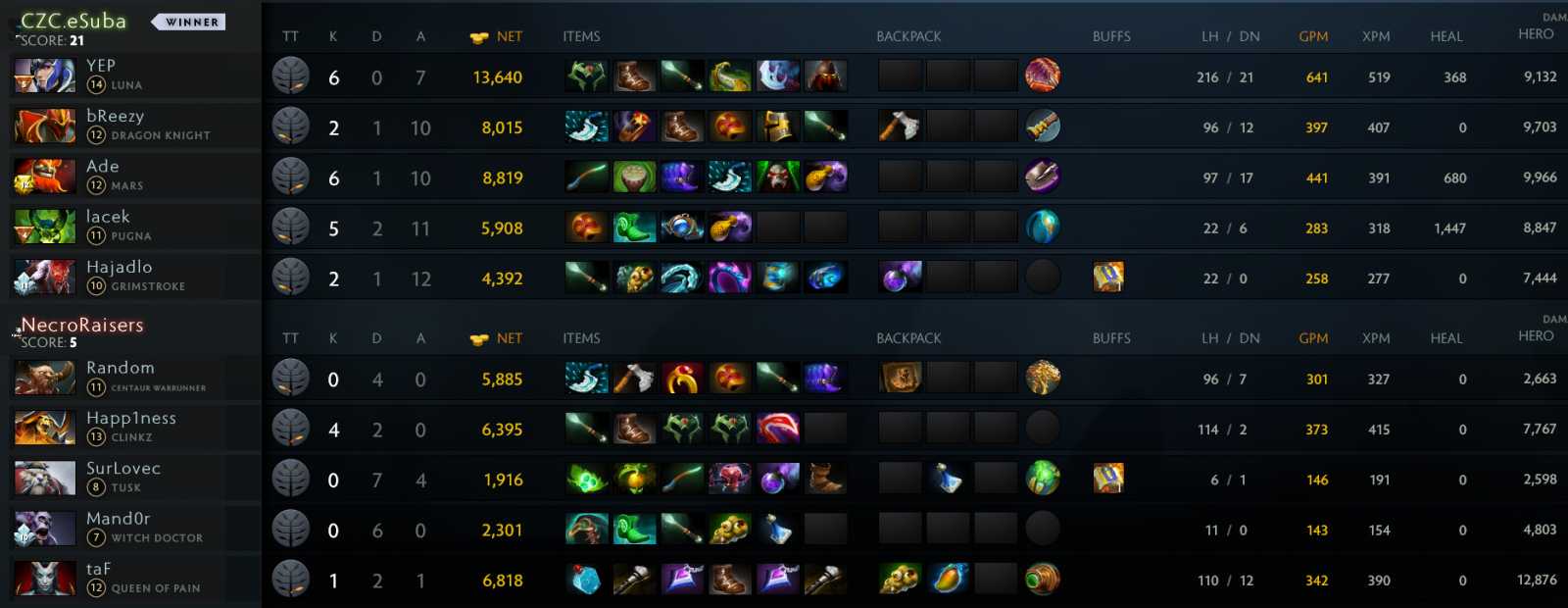Choose SurLovec's Tusk portrait
Image resolution: width=1568 pixels, height=608 pixels.
[x=44, y=479]
